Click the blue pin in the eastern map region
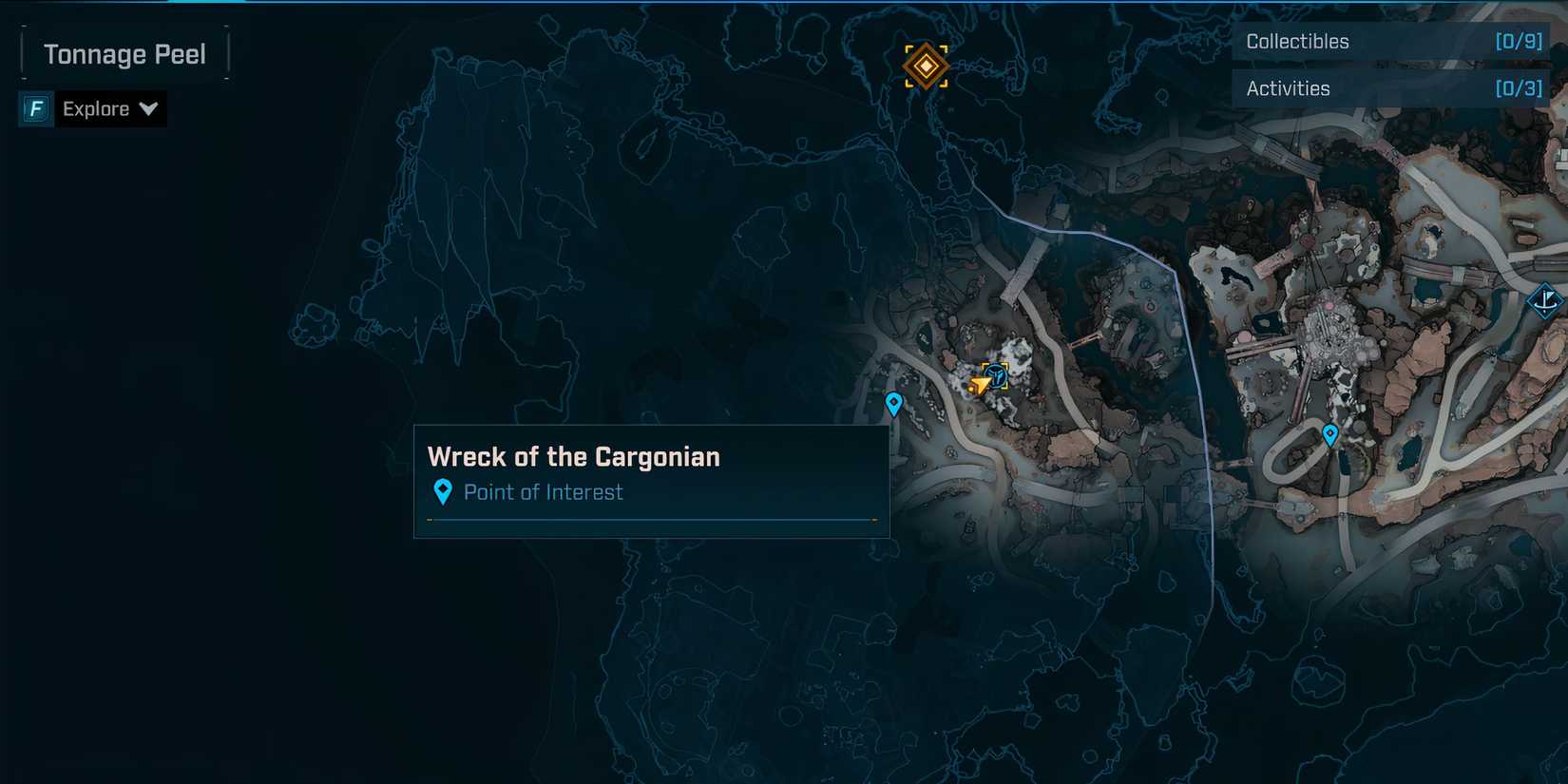 tap(1329, 433)
